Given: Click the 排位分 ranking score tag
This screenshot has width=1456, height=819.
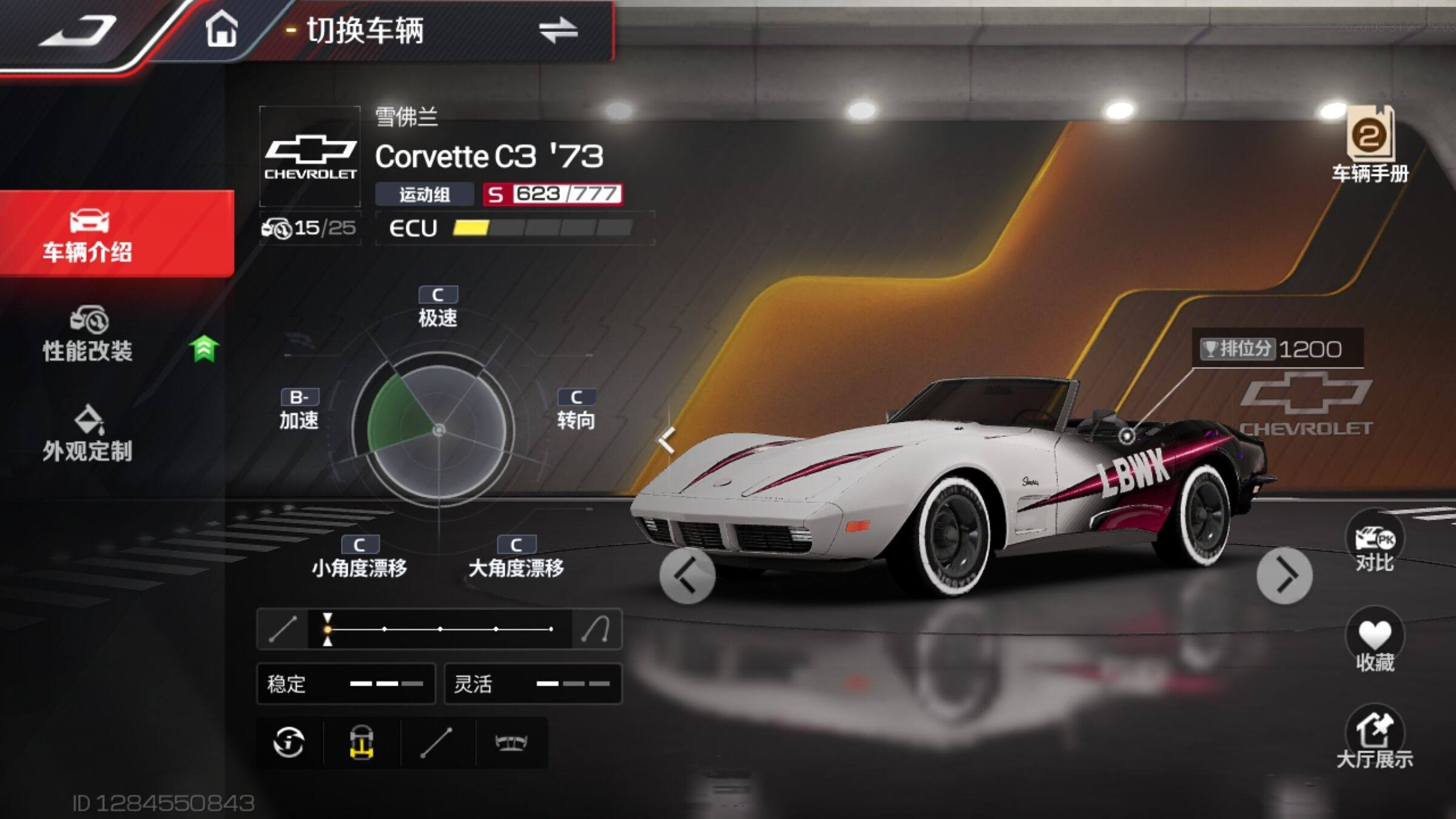Looking at the screenshot, I should click(1276, 349).
